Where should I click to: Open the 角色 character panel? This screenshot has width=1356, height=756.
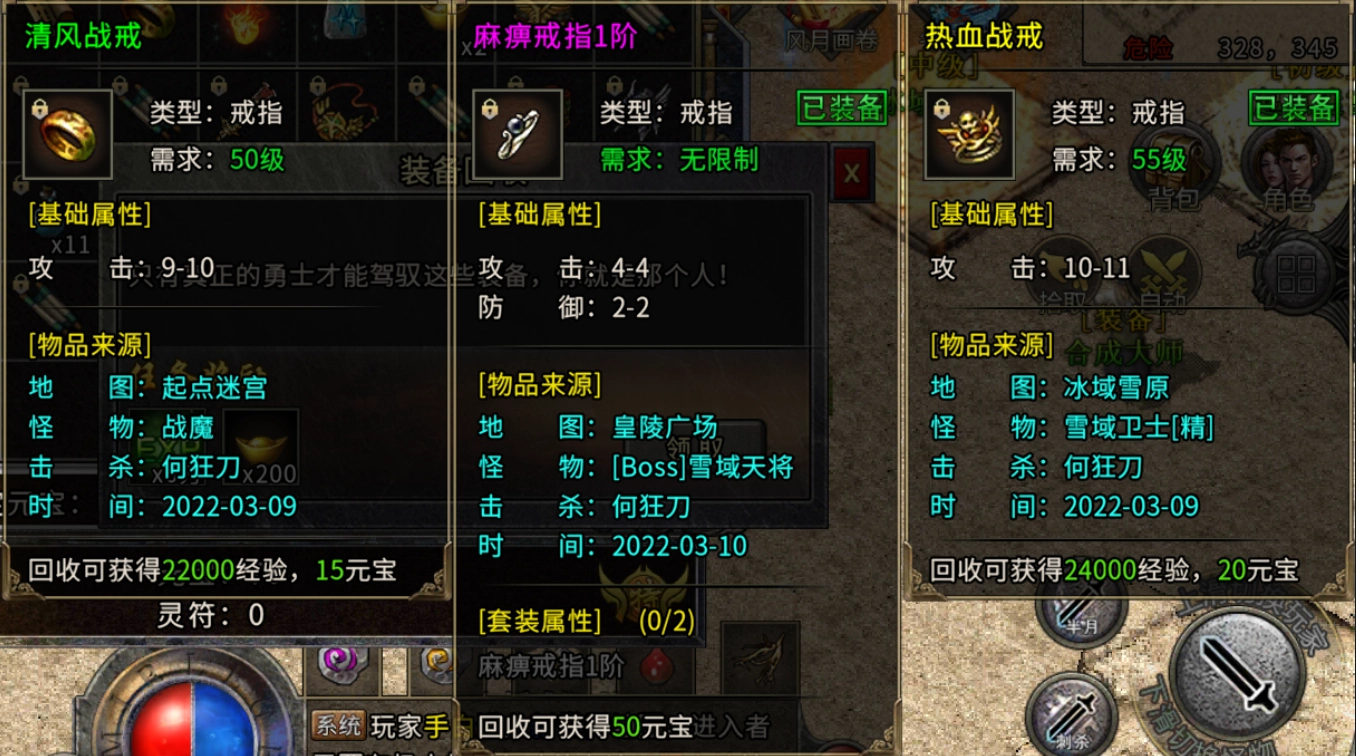[1285, 163]
